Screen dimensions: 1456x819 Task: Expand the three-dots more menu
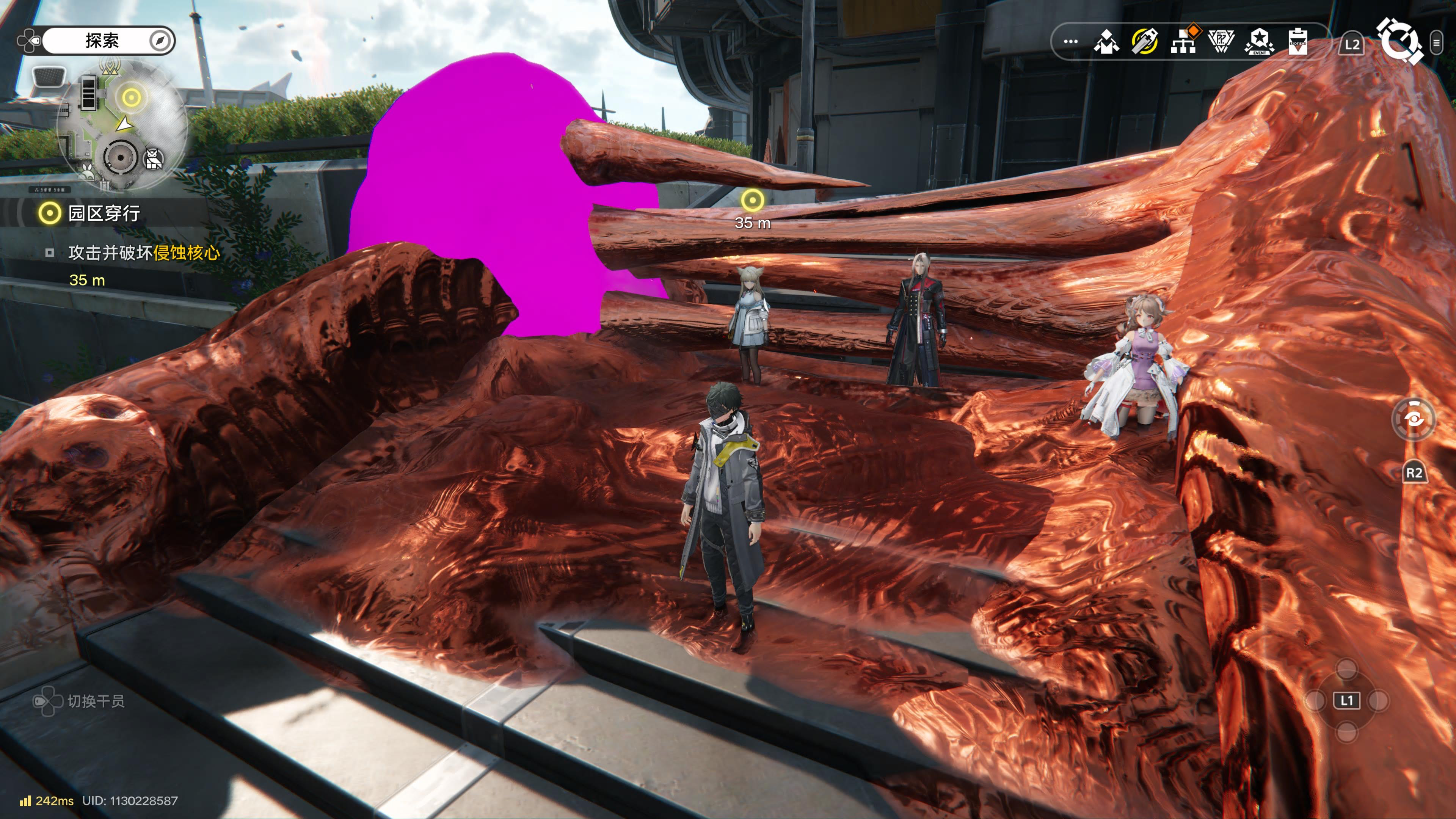(x=1070, y=42)
